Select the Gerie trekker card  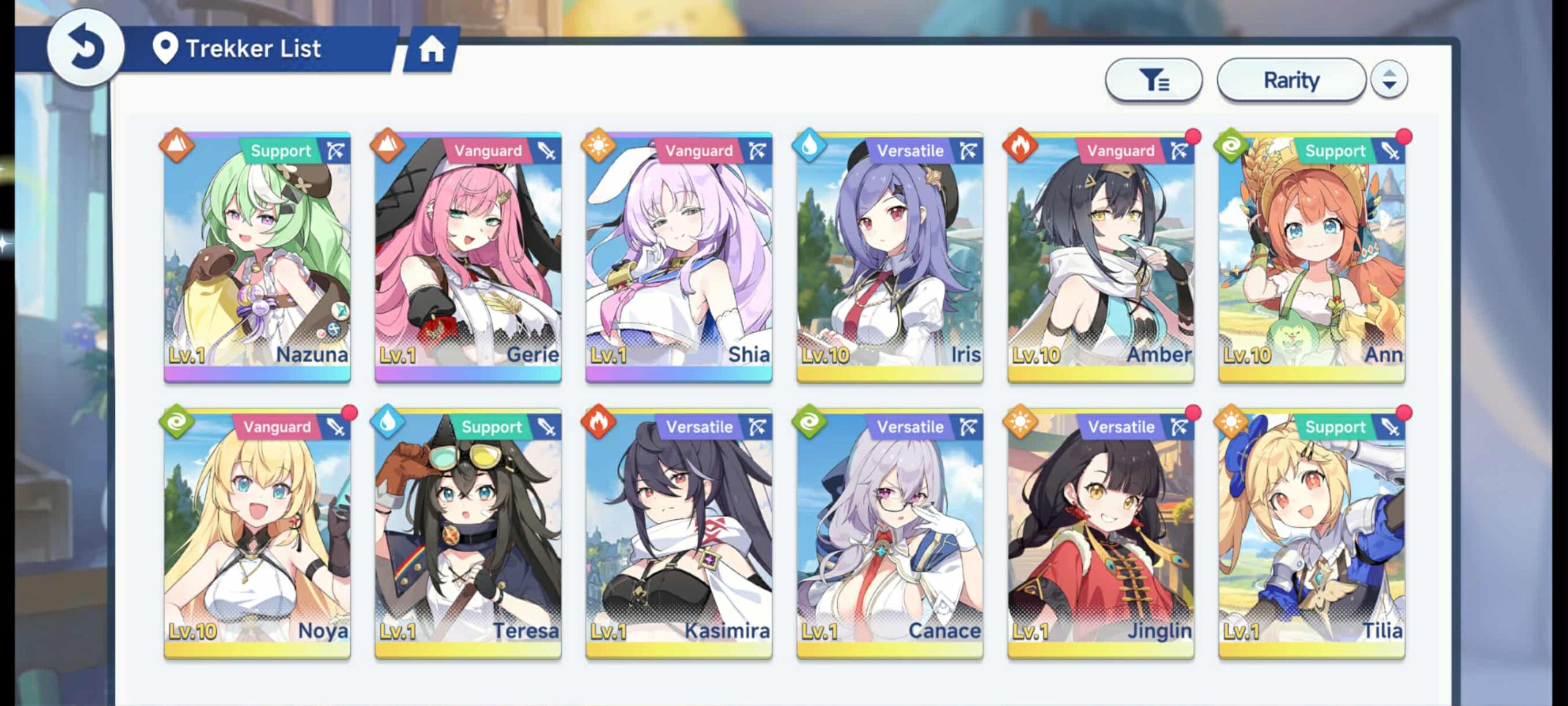[468, 257]
